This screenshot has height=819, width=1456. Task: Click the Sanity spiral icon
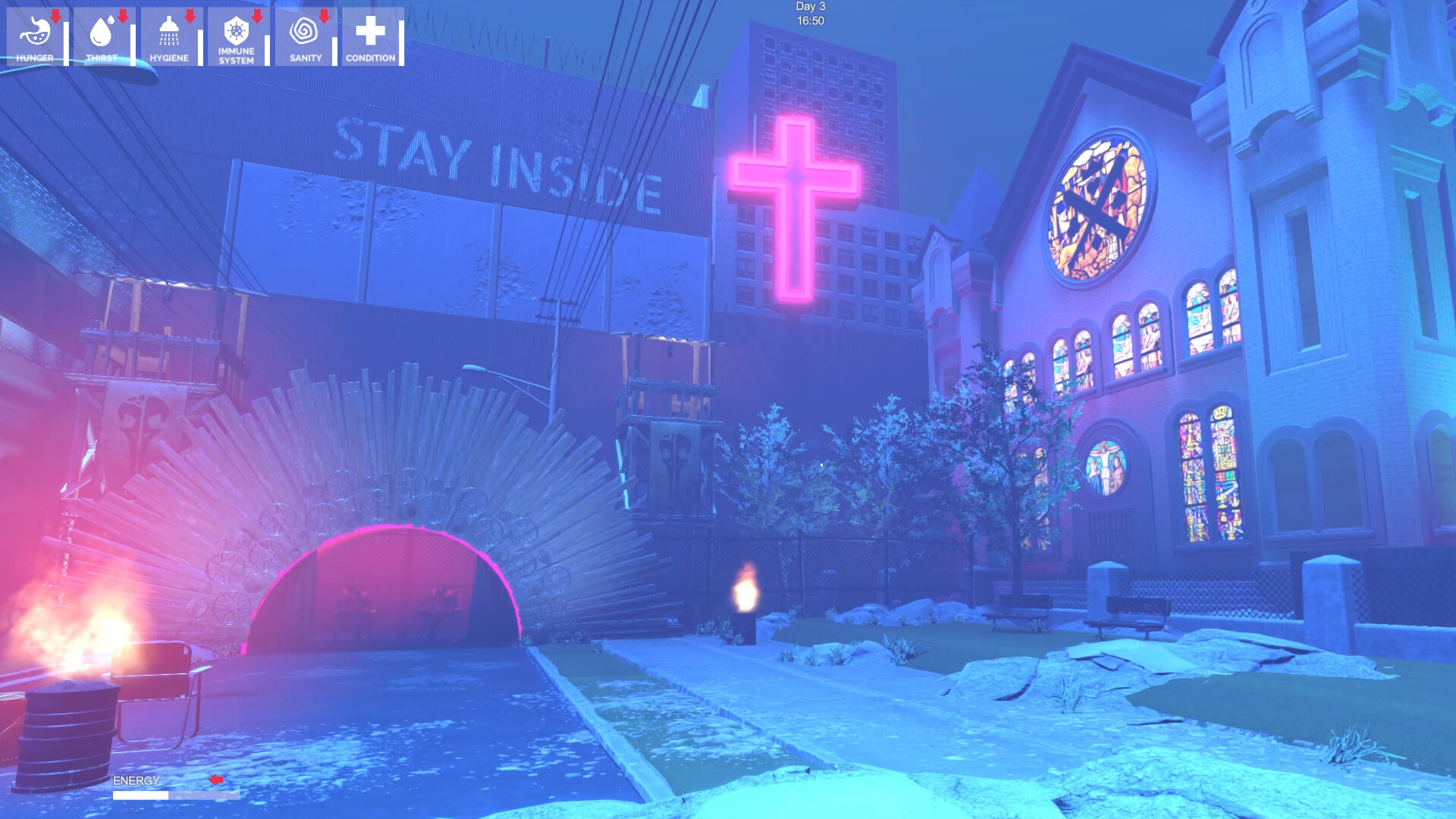[x=303, y=30]
